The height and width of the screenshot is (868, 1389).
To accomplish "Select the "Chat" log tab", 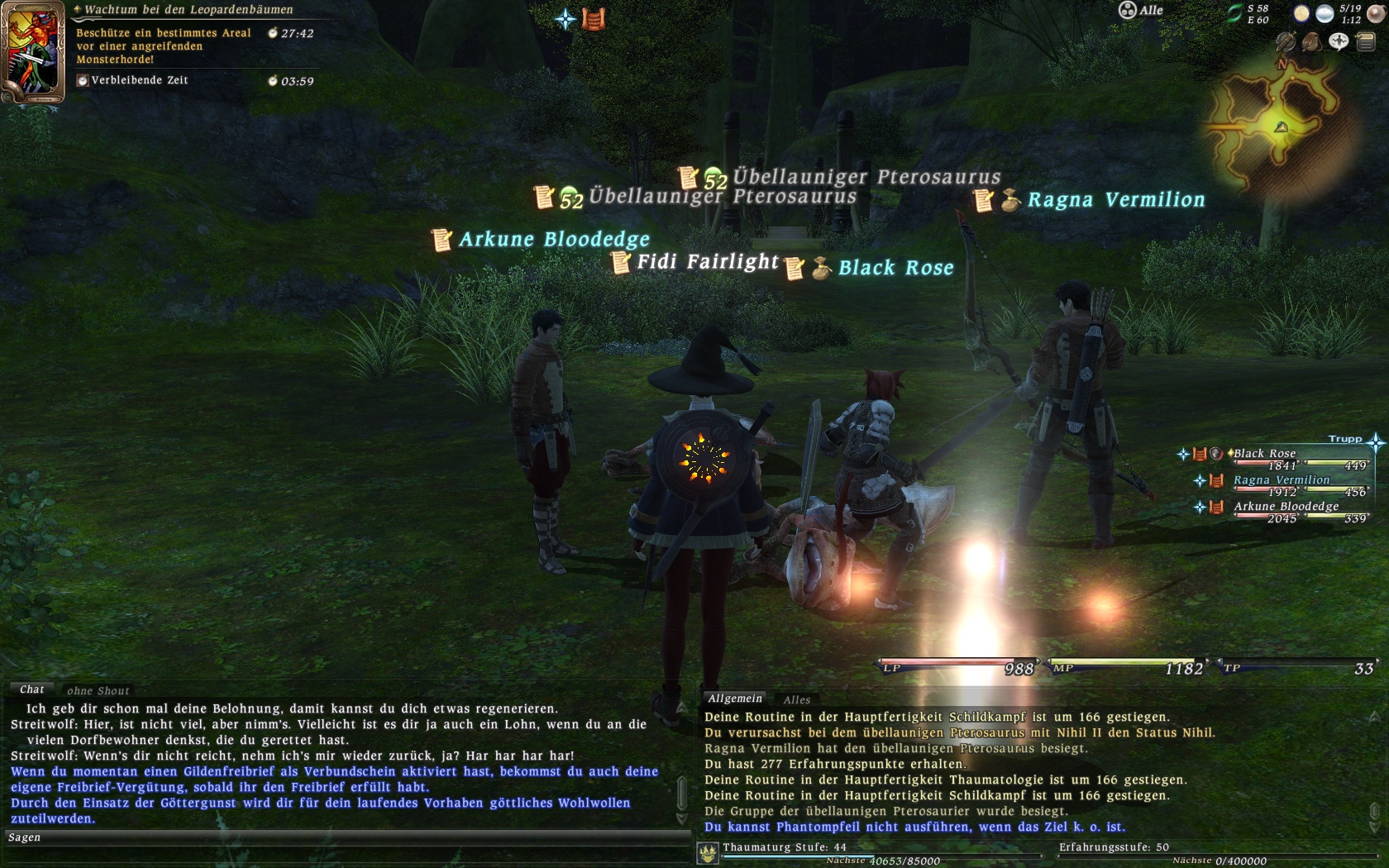I will (x=32, y=689).
